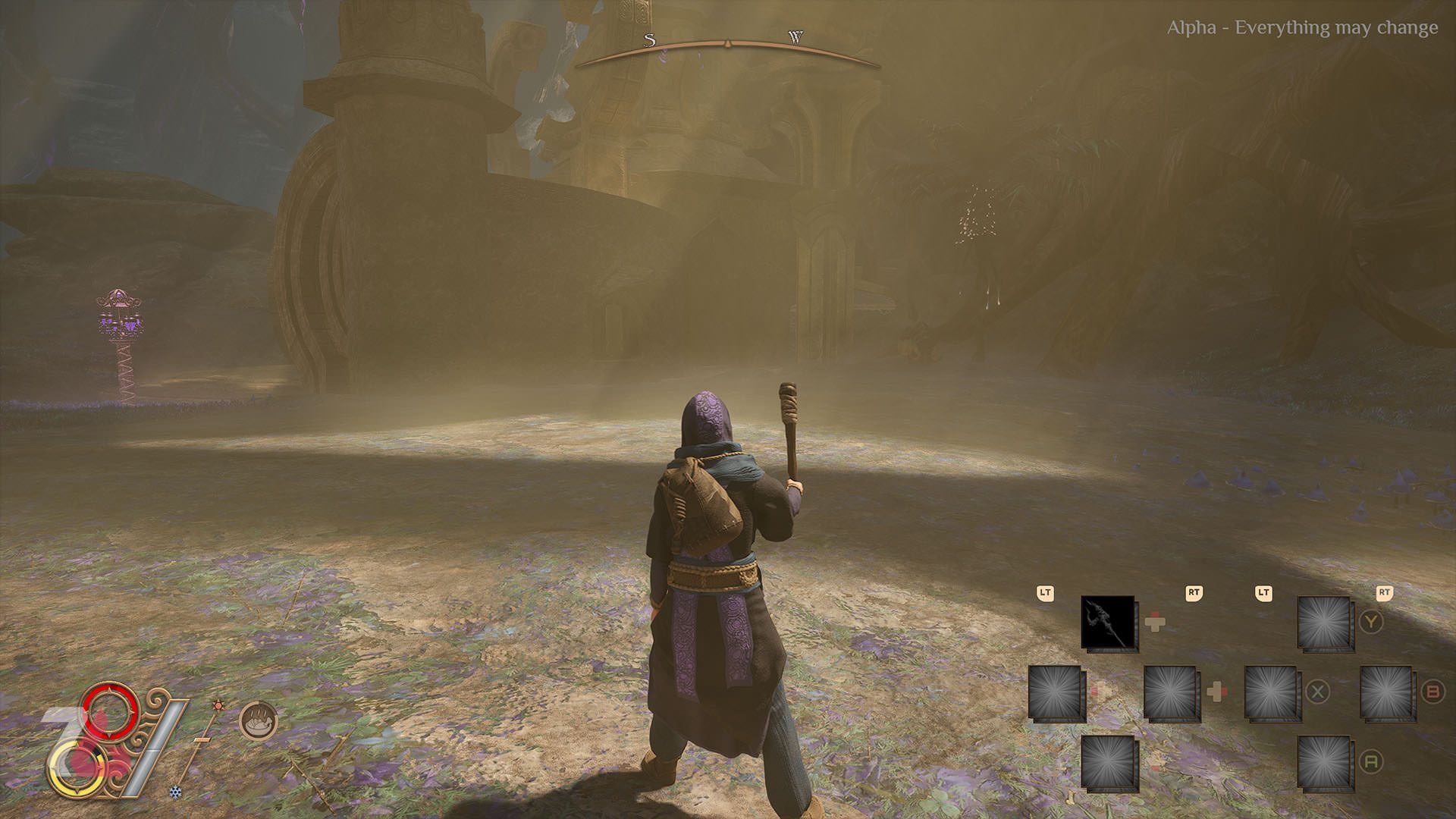Screen dimensions: 1456x819
Task: Click the X ability slot icon
Action: tap(1272, 692)
